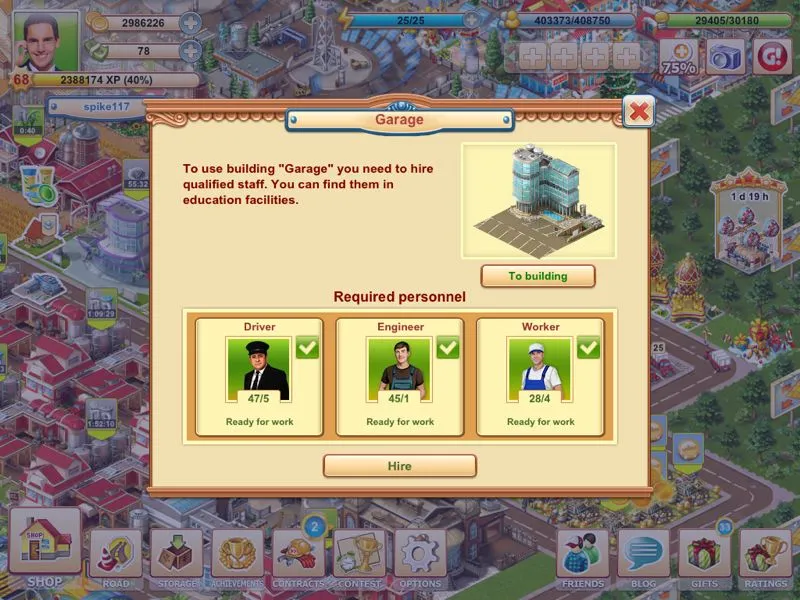Close the Garage dialog
The height and width of the screenshot is (600, 800).
[638, 110]
